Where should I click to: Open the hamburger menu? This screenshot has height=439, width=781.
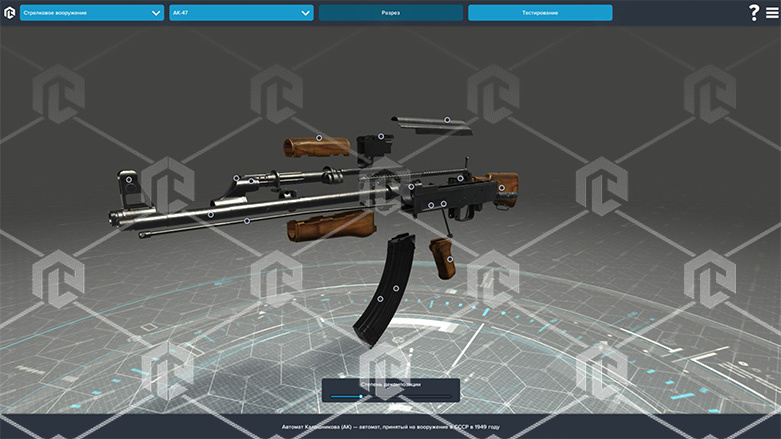[x=770, y=13]
